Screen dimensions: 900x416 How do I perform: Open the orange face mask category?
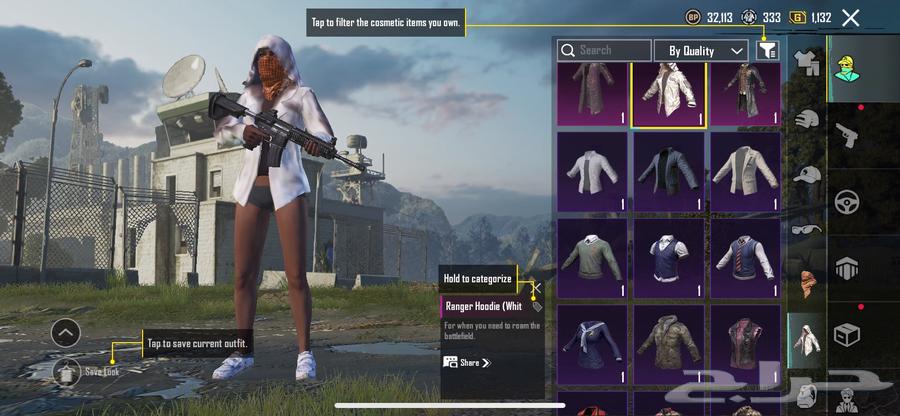point(807,284)
